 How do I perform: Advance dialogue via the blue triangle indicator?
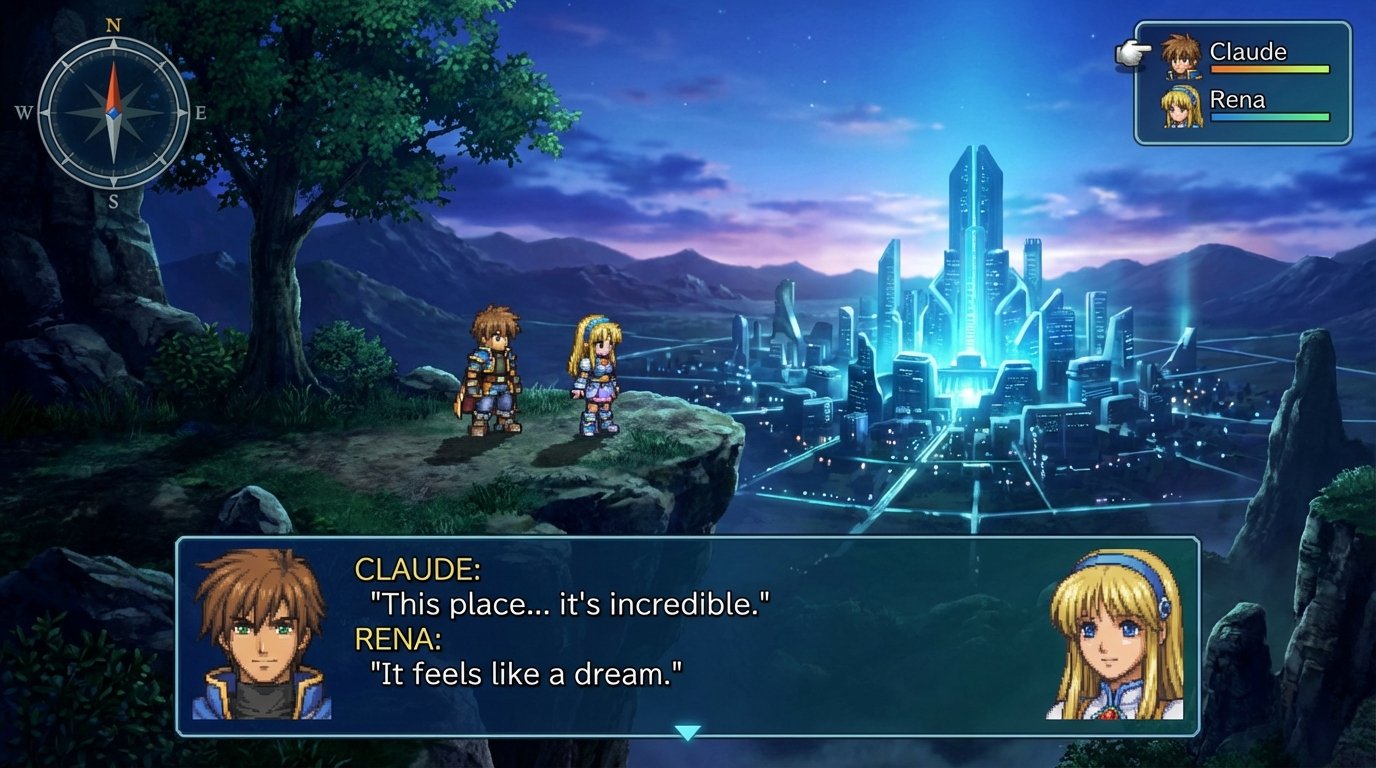point(686,733)
